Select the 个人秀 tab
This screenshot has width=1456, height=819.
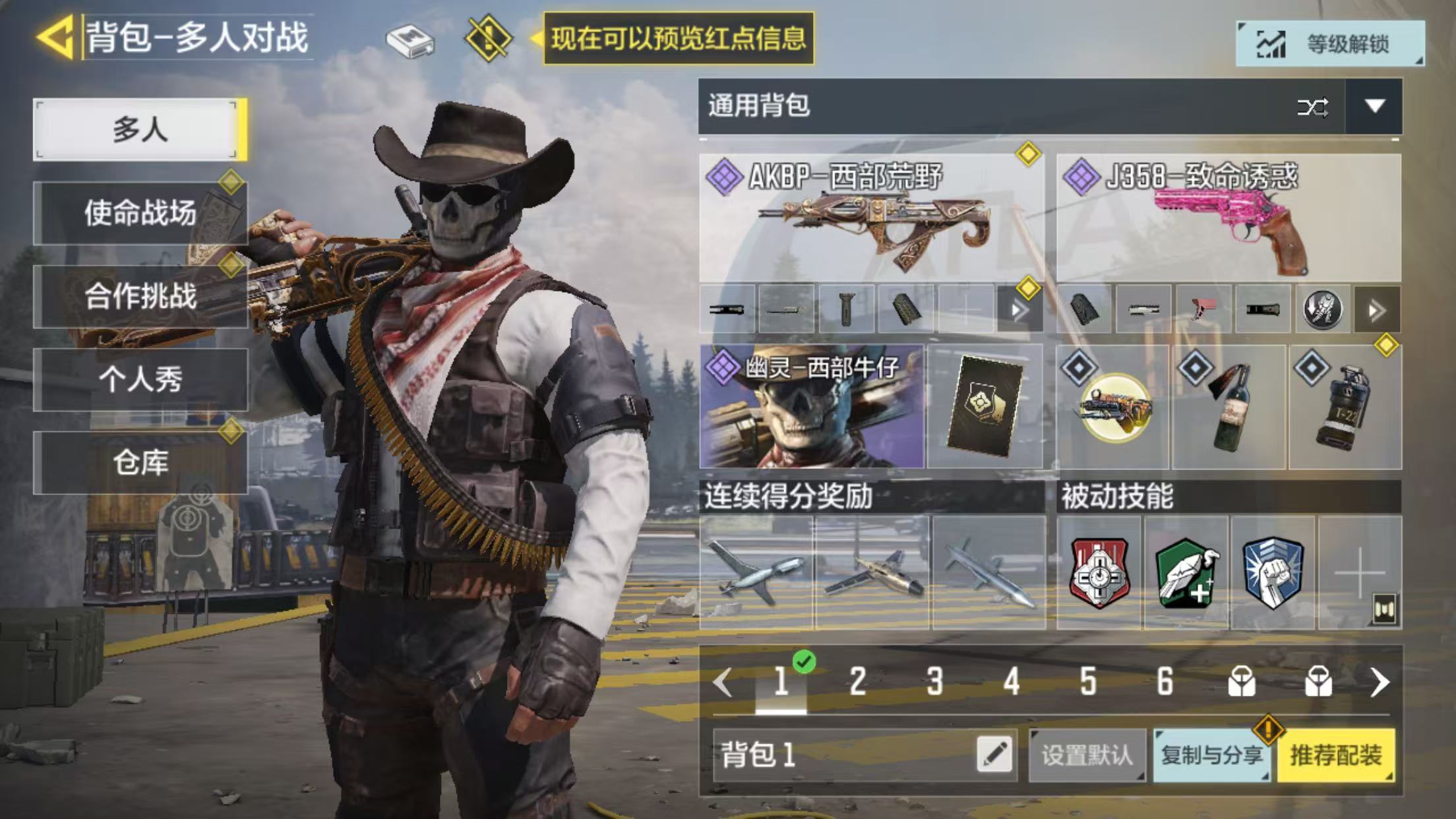pyautogui.click(x=140, y=379)
